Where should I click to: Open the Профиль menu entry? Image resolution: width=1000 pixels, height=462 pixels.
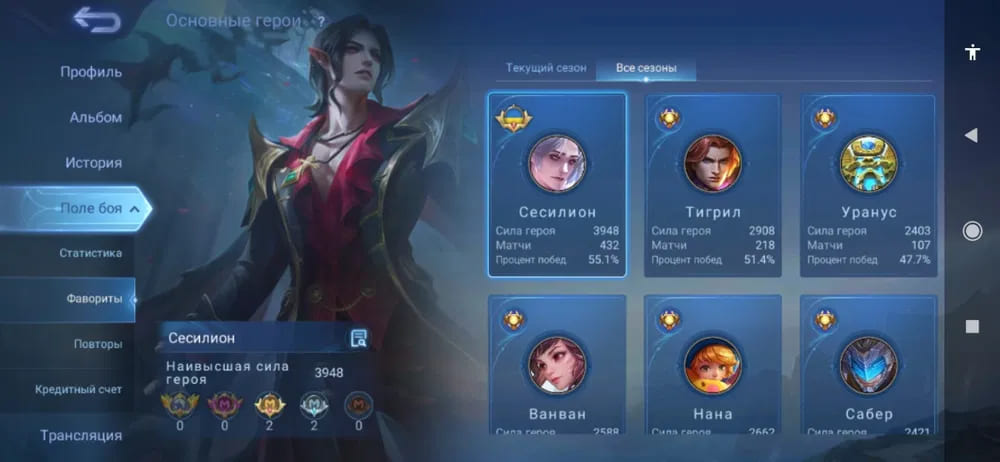tap(90, 72)
